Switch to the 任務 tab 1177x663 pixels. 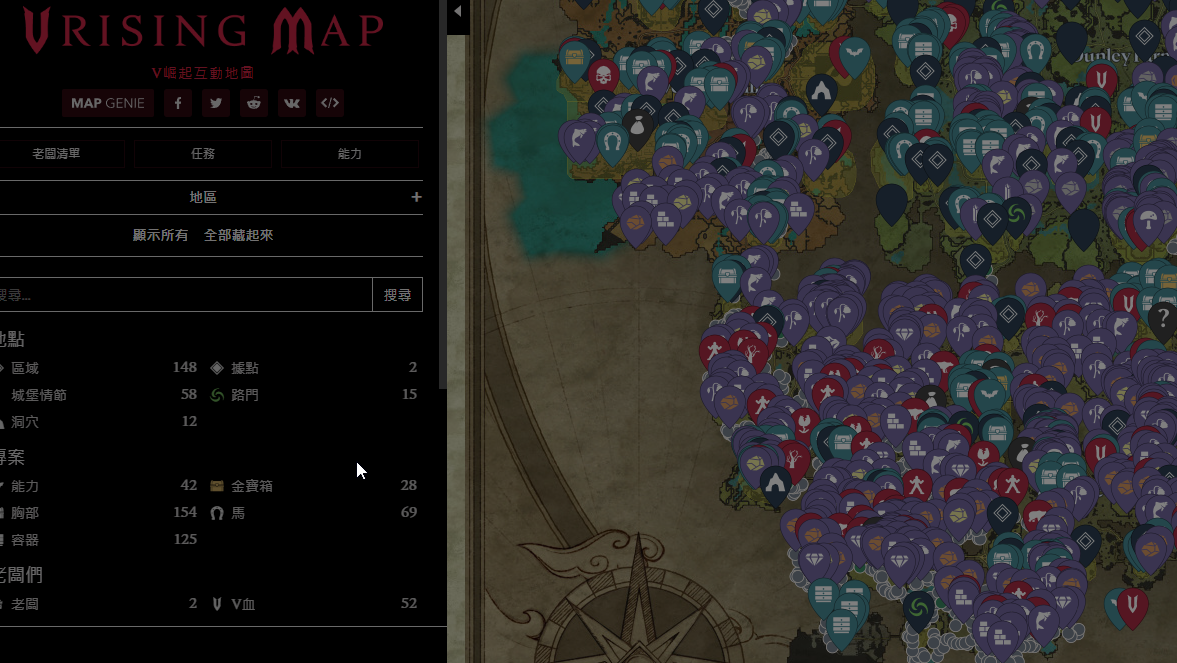203,154
